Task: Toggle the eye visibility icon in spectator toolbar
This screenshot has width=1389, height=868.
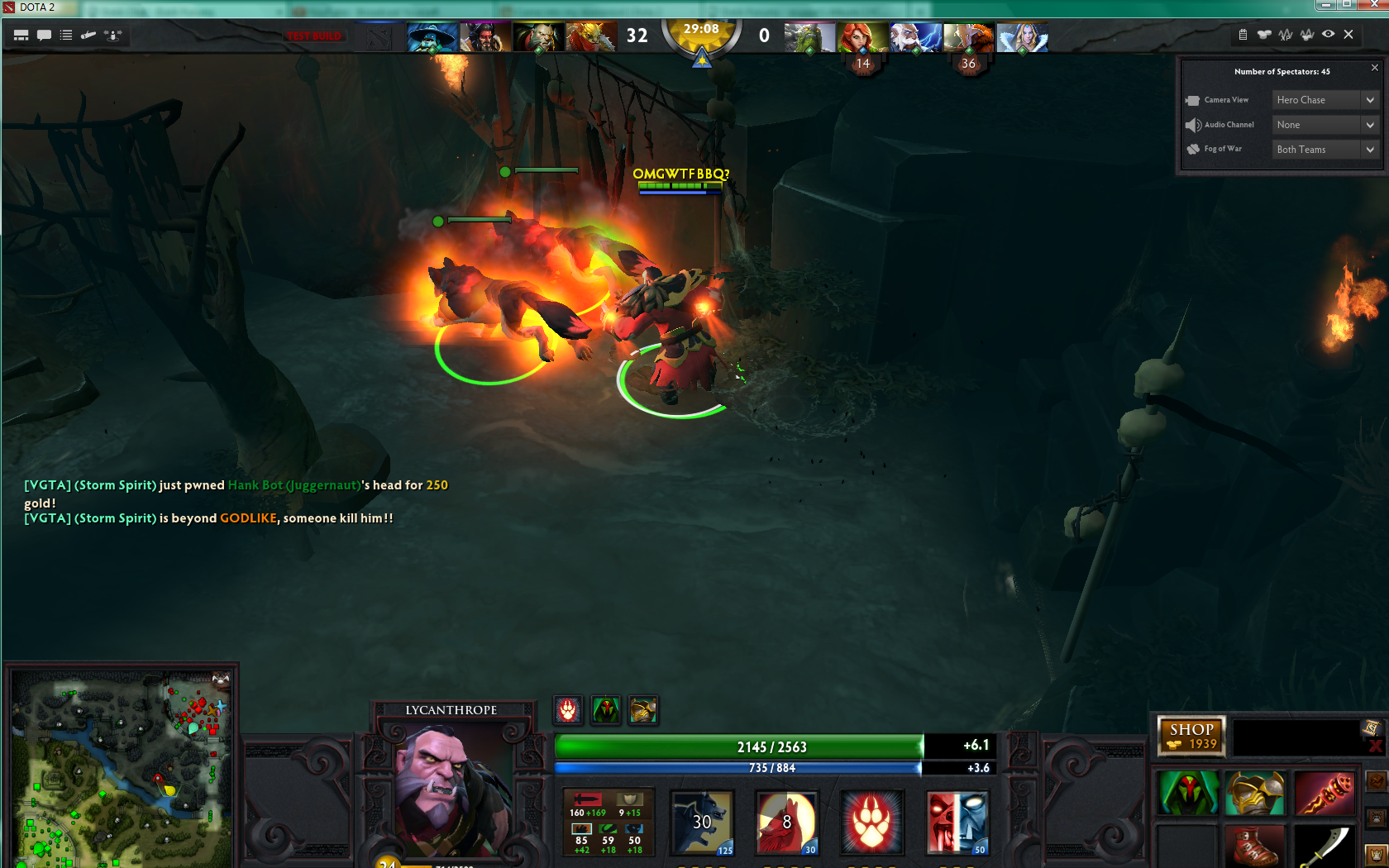Action: (x=1326, y=35)
